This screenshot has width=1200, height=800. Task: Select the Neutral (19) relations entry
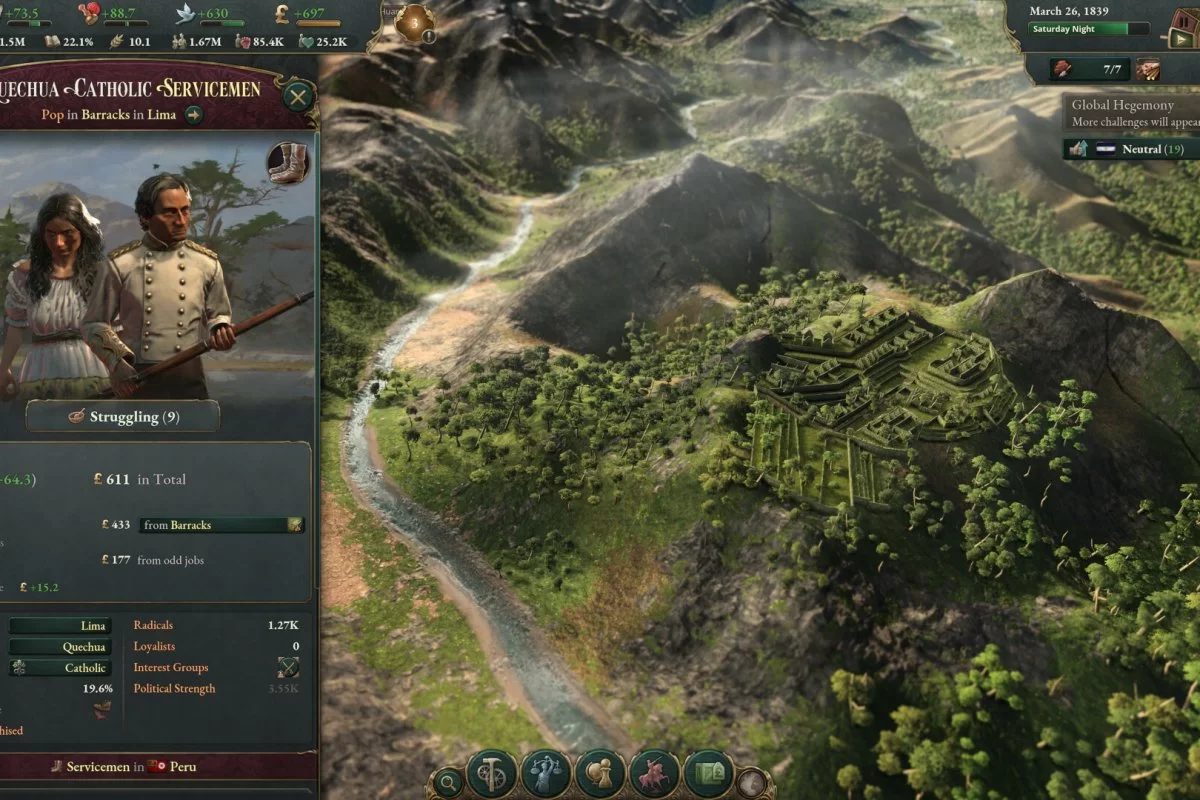(x=1129, y=150)
